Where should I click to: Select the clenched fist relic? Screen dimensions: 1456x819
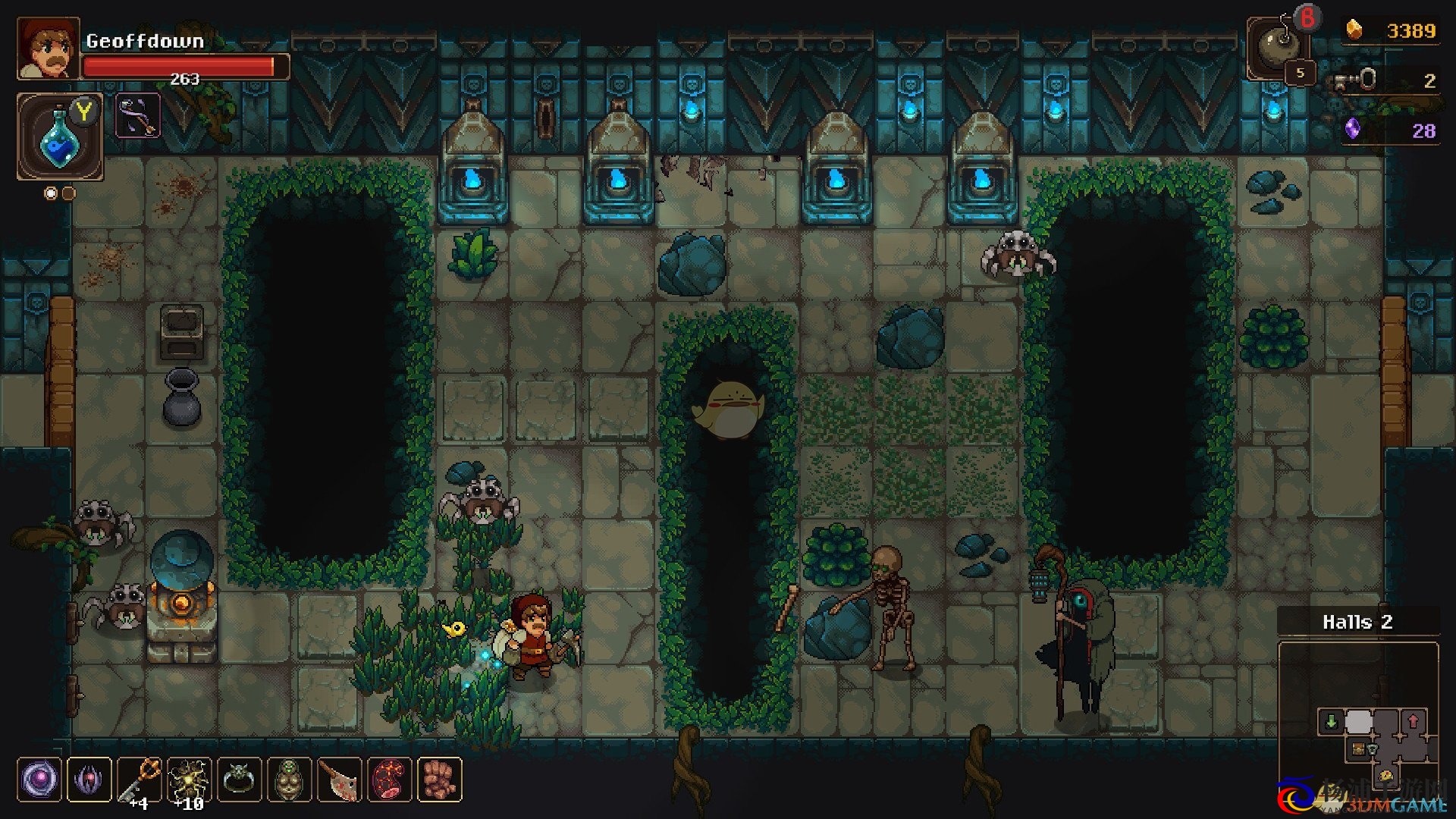pos(439,780)
